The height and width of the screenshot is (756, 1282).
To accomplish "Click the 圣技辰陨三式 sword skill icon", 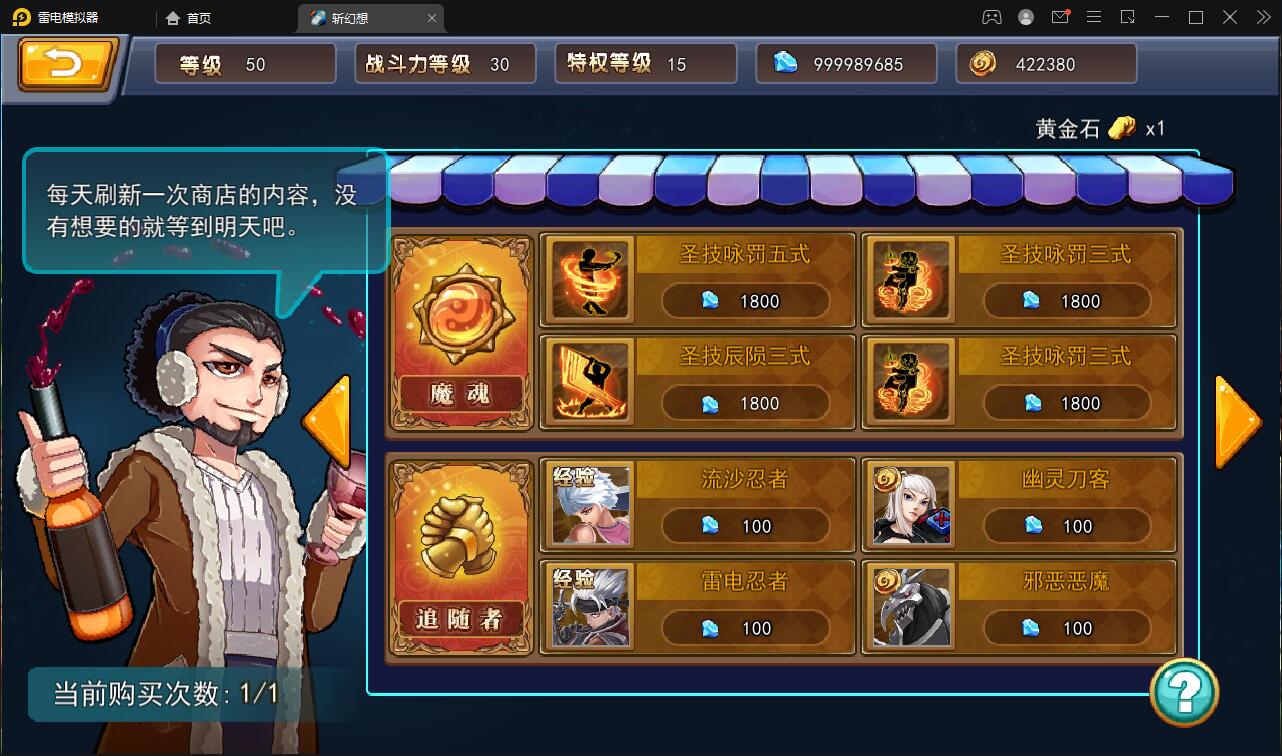I will point(589,381).
